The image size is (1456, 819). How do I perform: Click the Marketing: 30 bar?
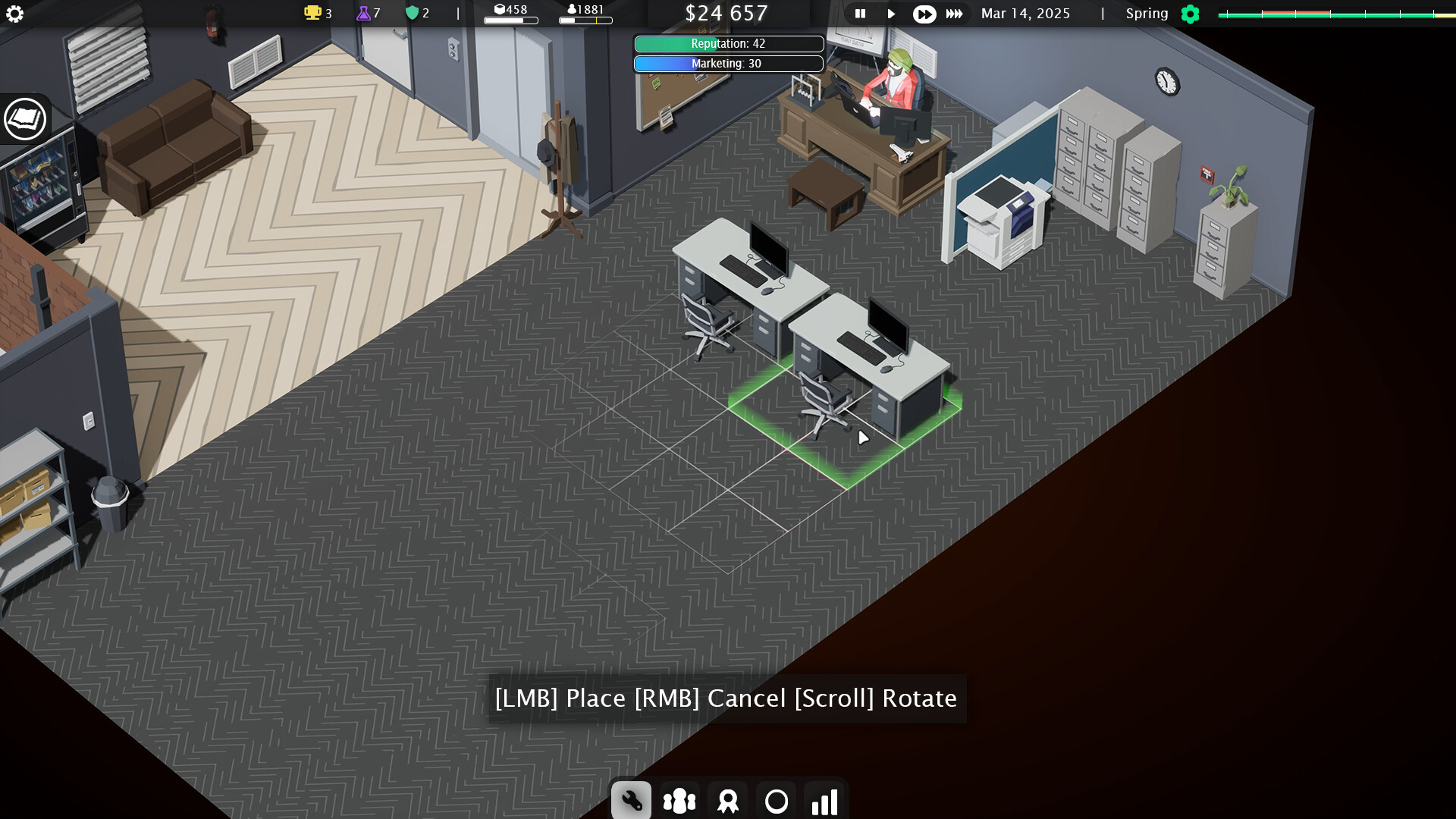(x=728, y=64)
